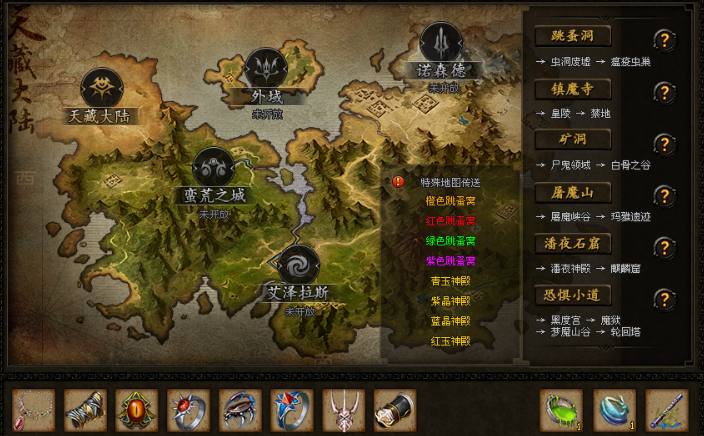Select the 蛮荒之城 map marker
704x436 pixels.
(x=214, y=169)
